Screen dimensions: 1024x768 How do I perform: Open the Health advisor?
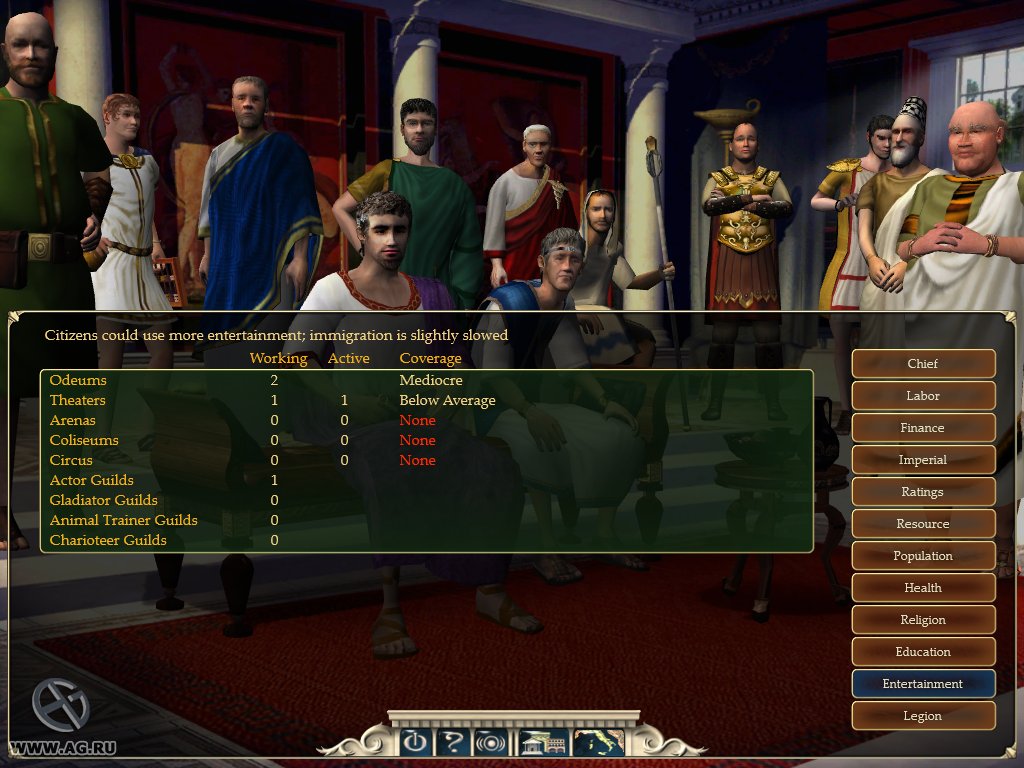click(923, 588)
